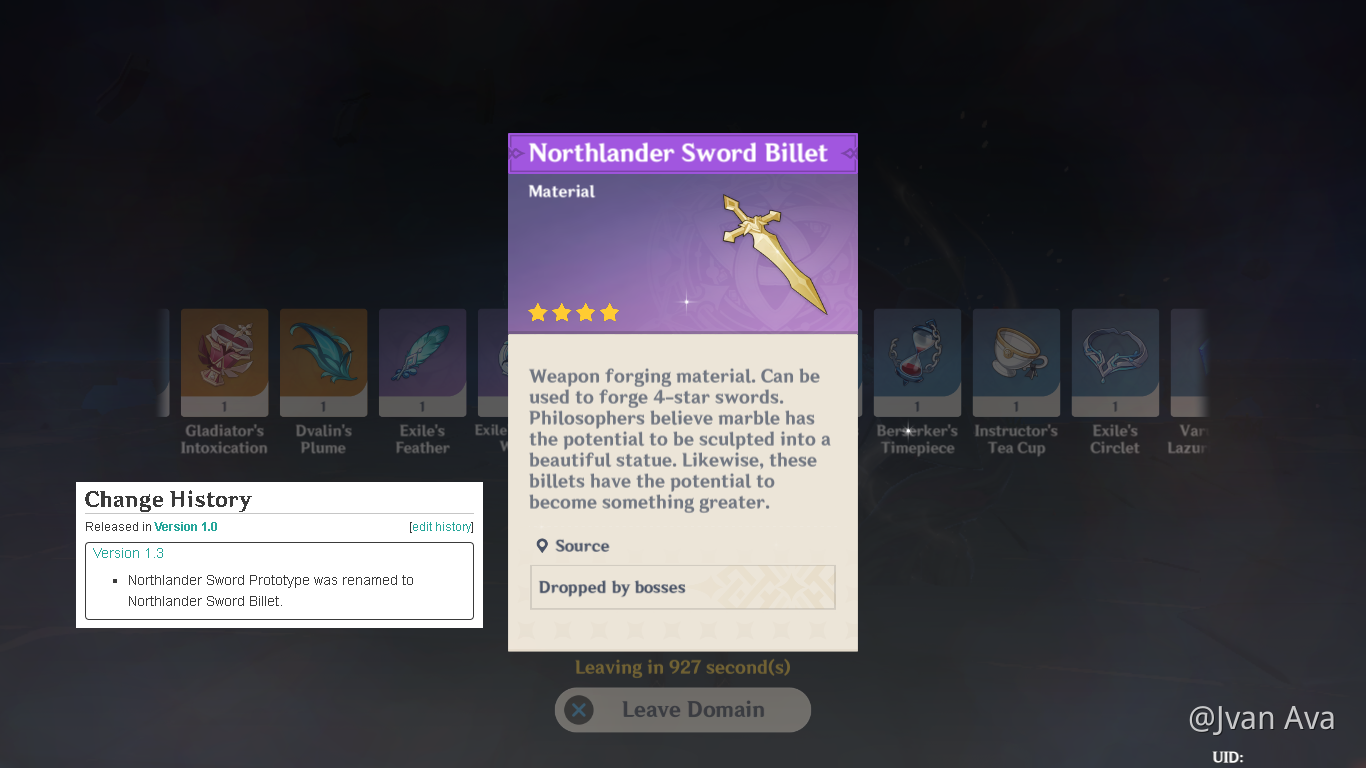
Task: Select the Instructor's Tea Cup artifact icon
Action: [x=1015, y=361]
